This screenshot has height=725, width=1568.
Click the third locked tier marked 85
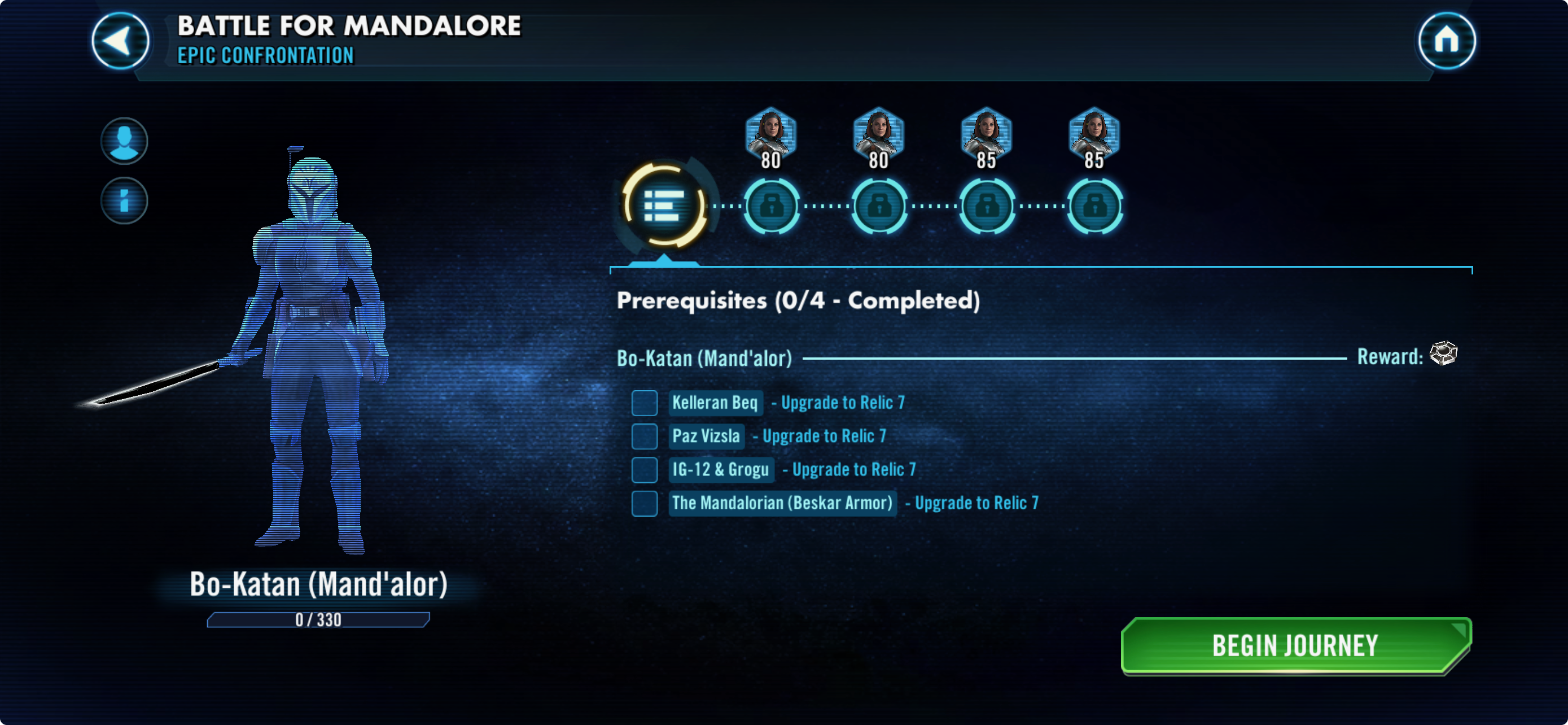tap(986, 207)
